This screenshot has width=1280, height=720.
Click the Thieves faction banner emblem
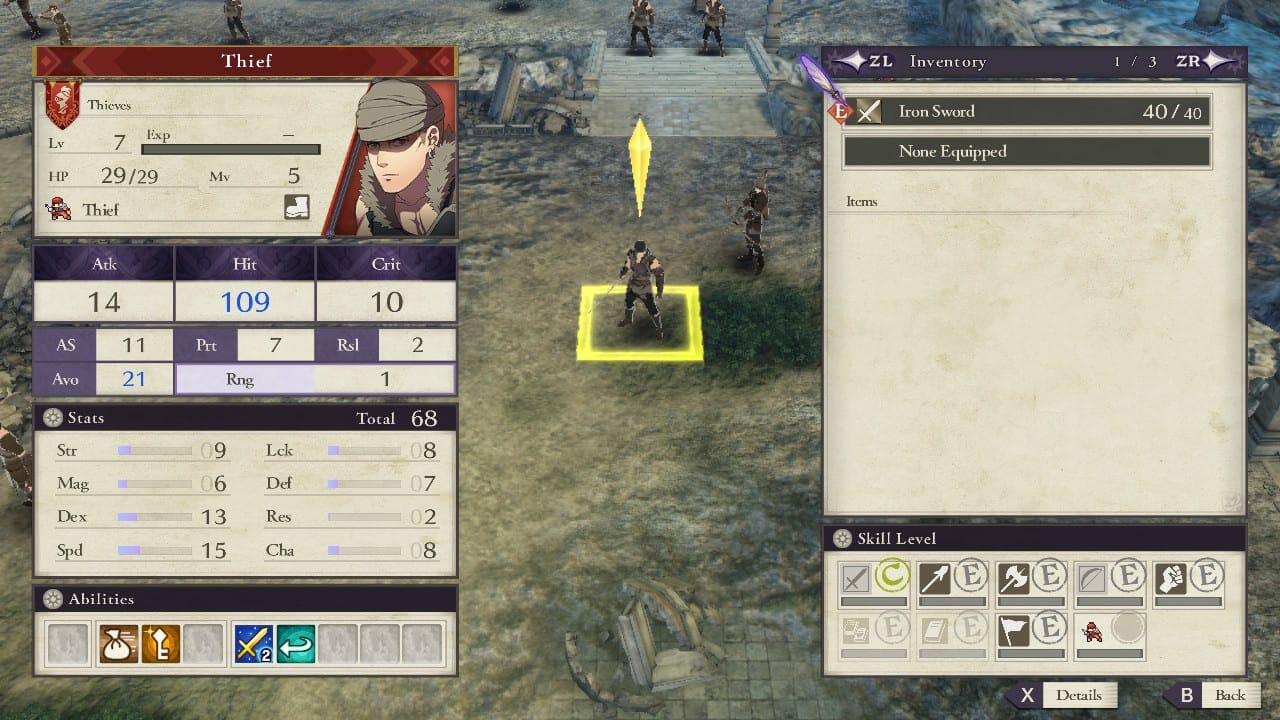tap(62, 104)
